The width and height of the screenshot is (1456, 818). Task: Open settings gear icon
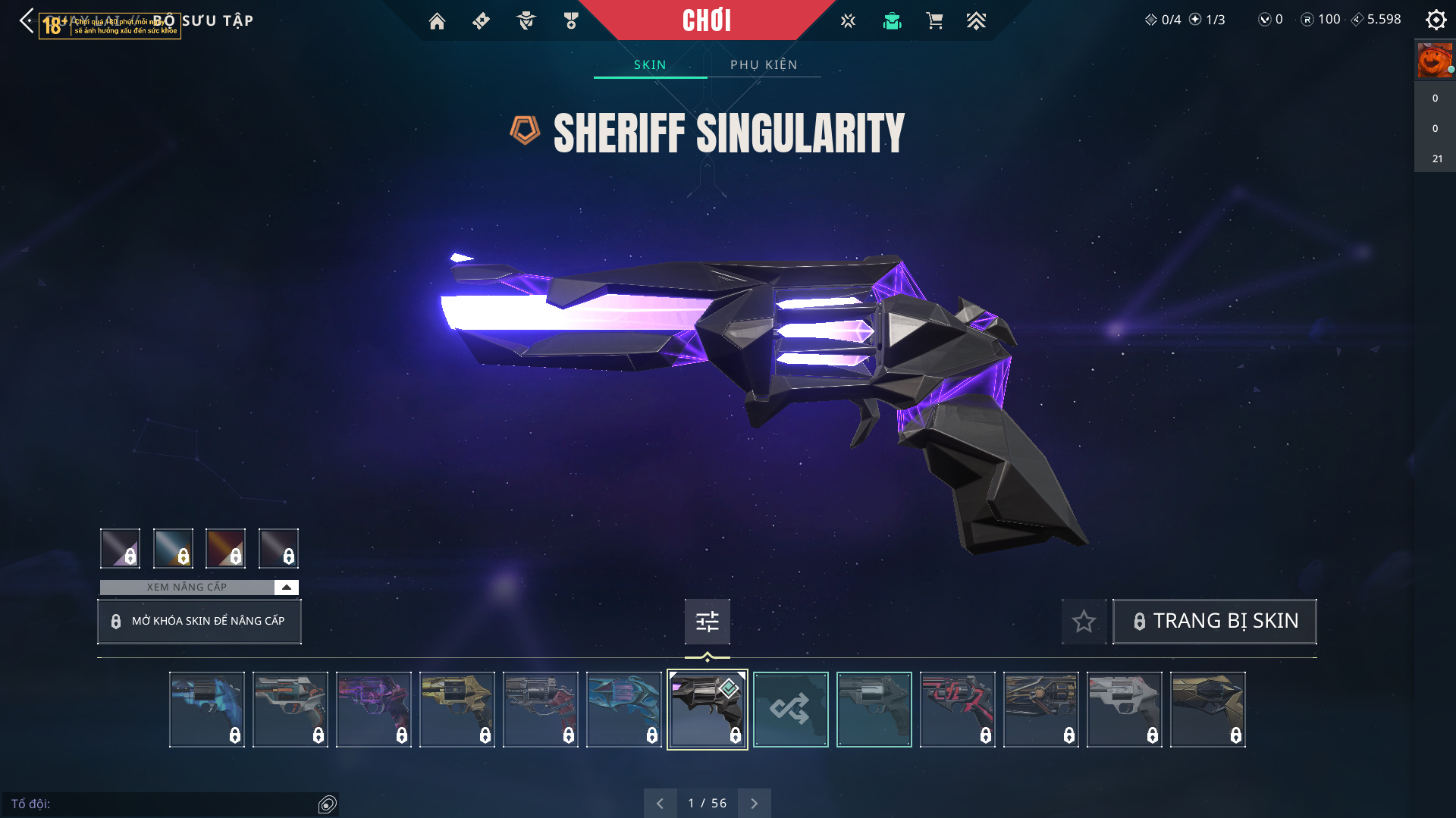(x=1436, y=20)
